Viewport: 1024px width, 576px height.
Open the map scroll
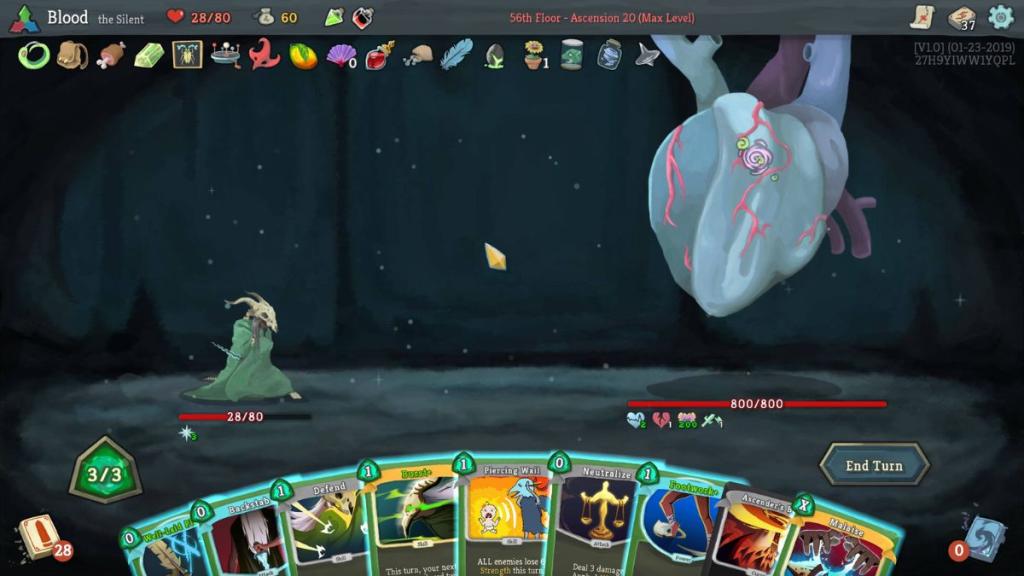922,17
